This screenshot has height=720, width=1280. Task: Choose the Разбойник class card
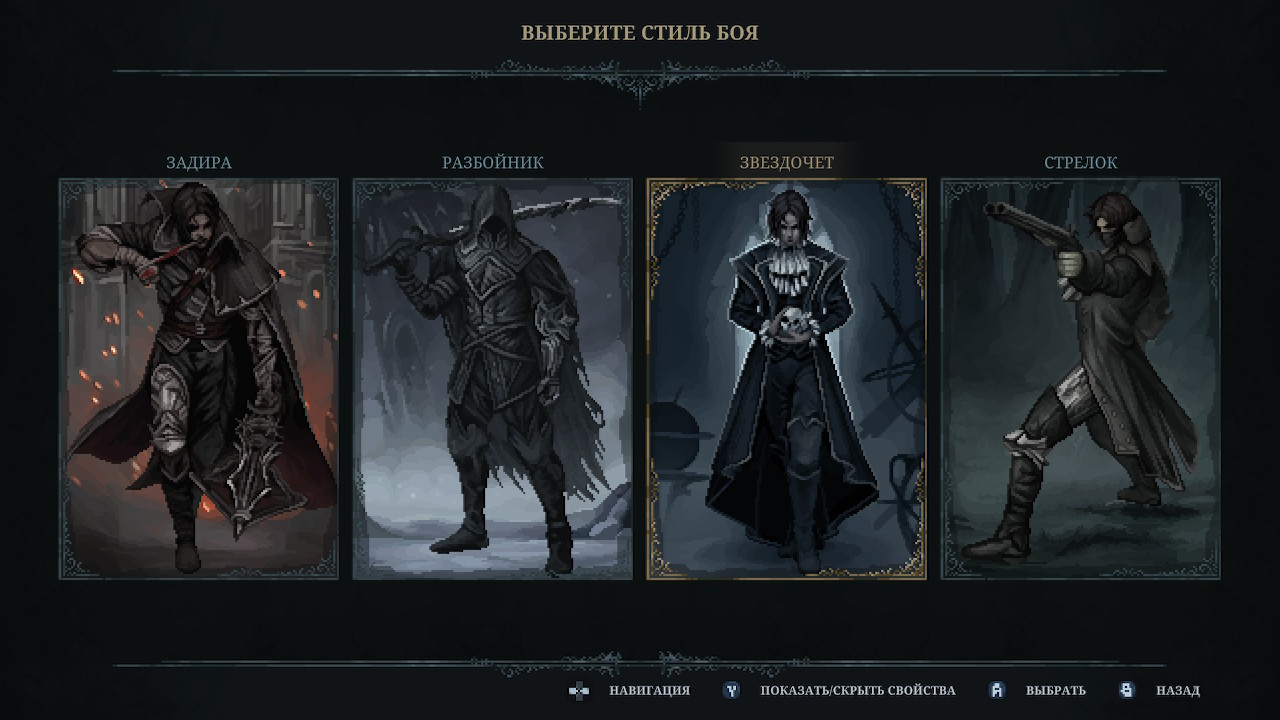[x=493, y=379]
